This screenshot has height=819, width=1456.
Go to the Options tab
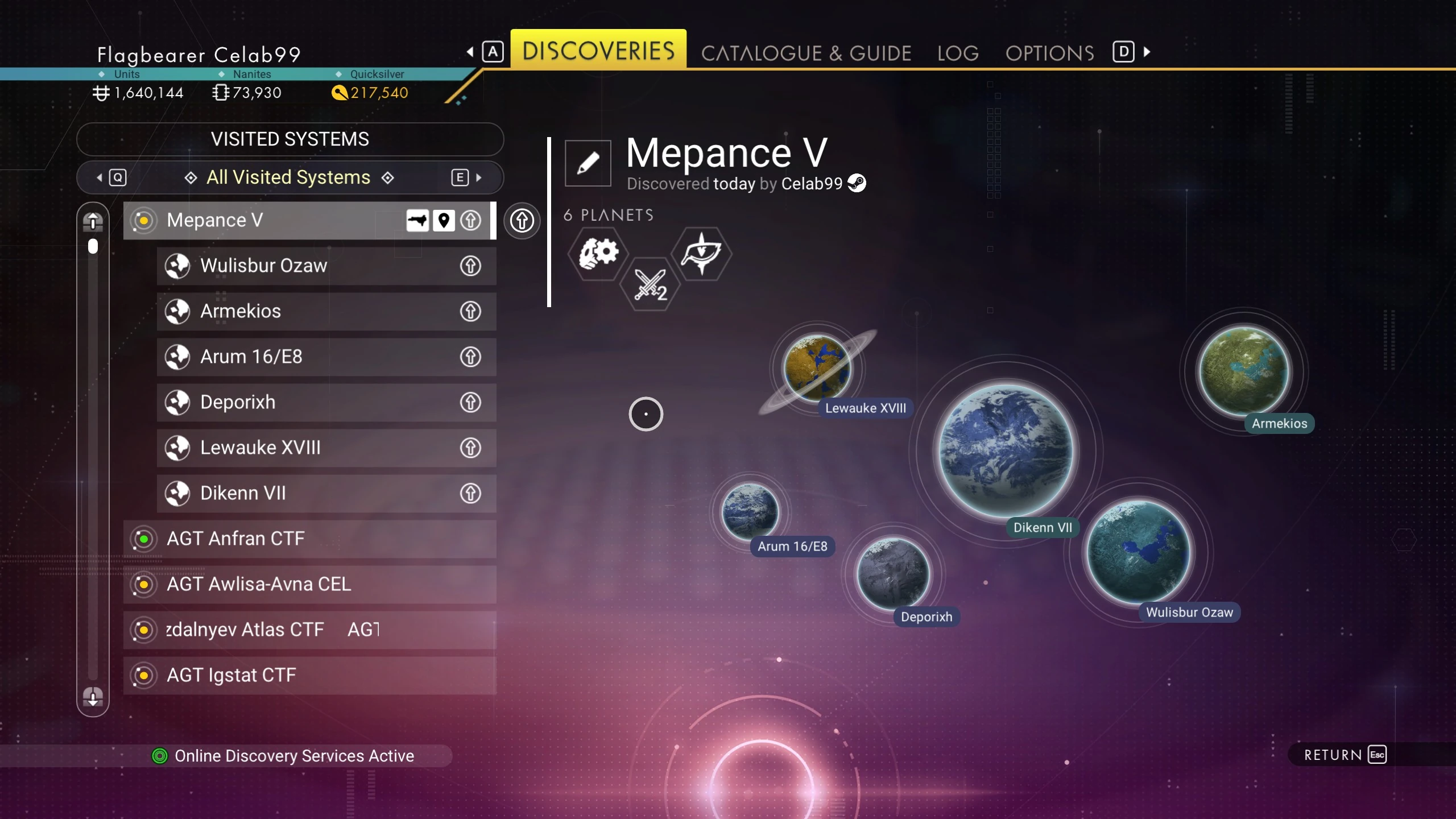pos(1049,53)
